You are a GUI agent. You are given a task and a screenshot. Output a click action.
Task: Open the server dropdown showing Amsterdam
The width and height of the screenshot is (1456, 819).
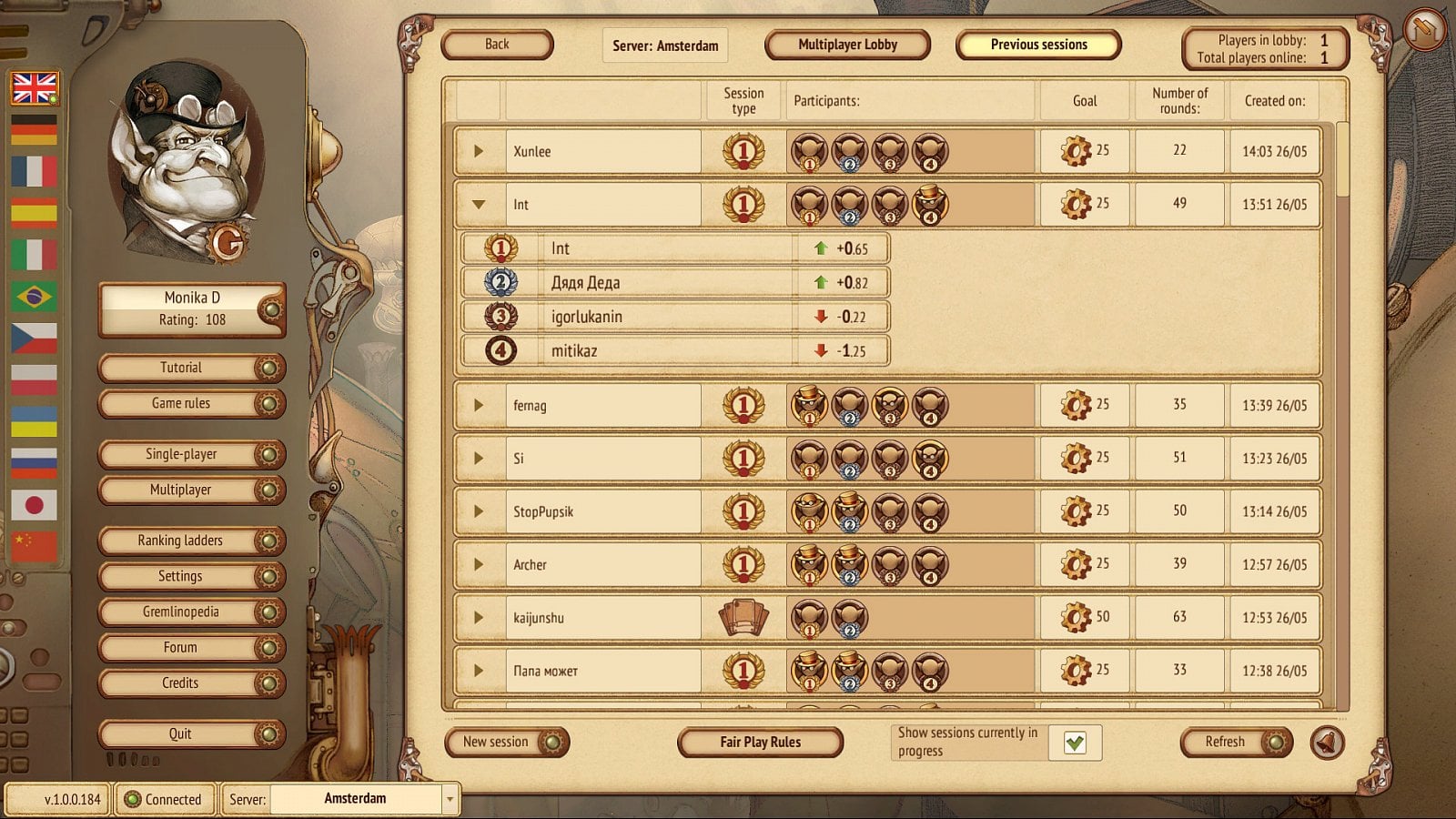coord(450,799)
